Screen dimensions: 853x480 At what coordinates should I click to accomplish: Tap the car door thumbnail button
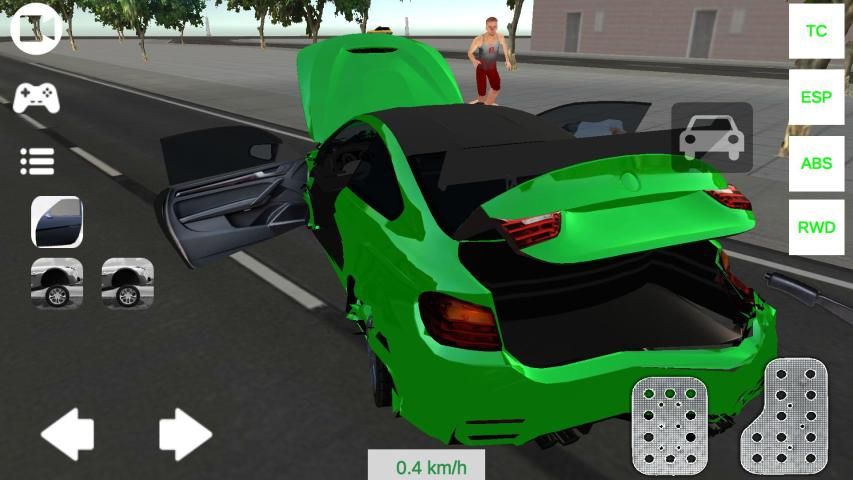(x=57, y=222)
